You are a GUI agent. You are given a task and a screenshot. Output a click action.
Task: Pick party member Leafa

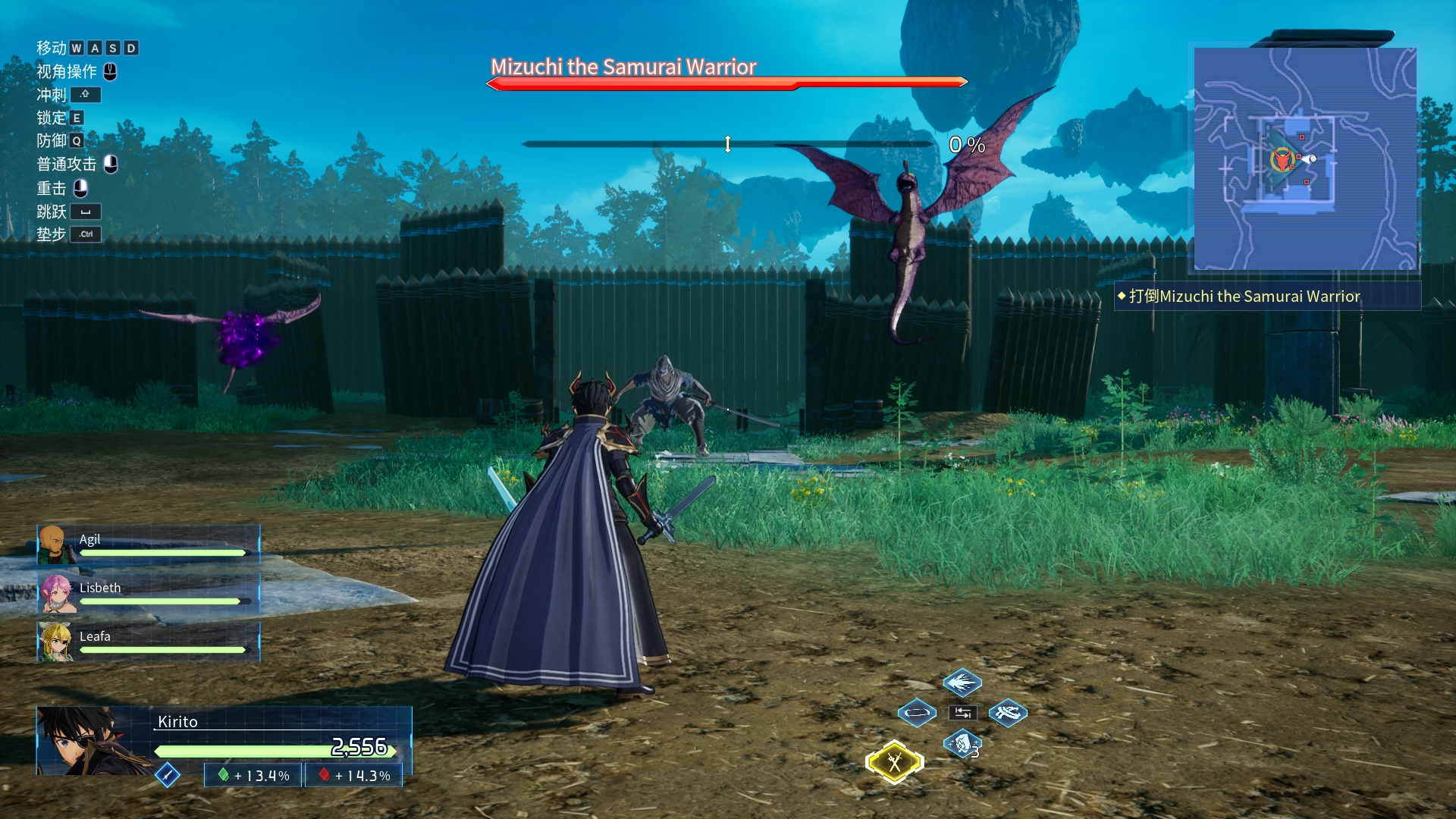tap(149, 642)
